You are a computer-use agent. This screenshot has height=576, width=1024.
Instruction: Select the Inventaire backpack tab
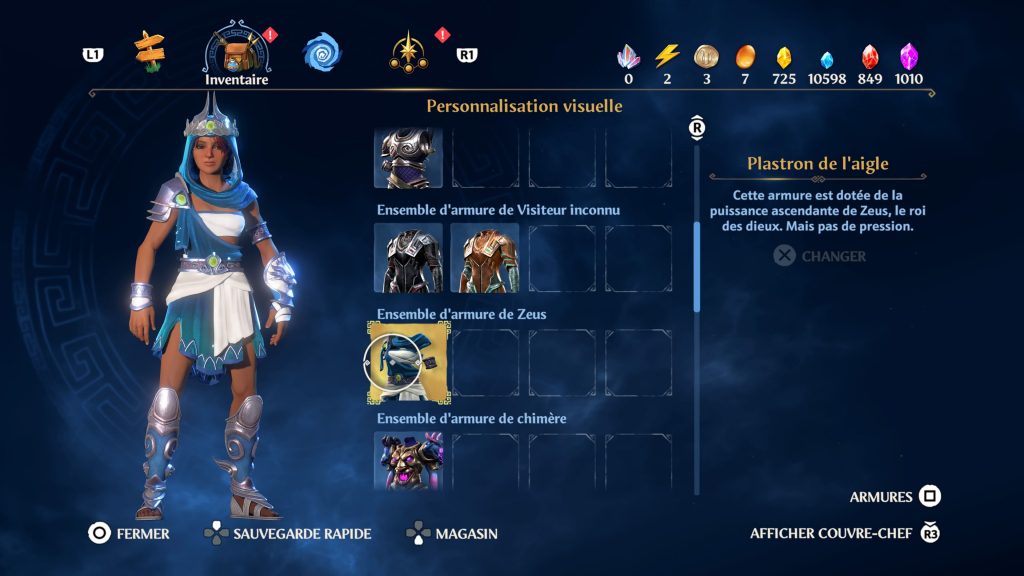[x=236, y=52]
